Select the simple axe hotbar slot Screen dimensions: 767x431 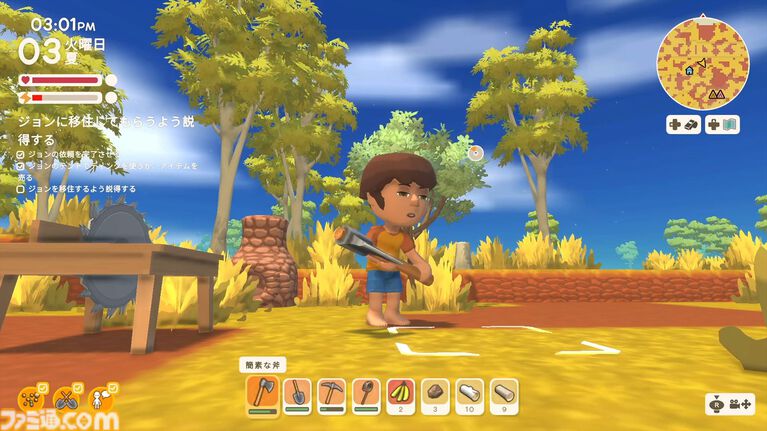click(261, 393)
